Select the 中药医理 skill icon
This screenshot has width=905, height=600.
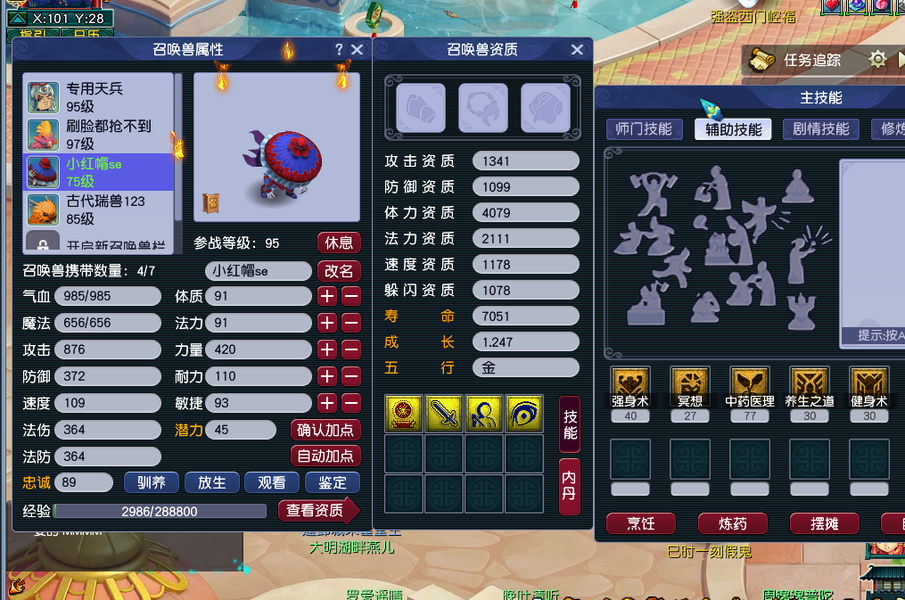749,385
